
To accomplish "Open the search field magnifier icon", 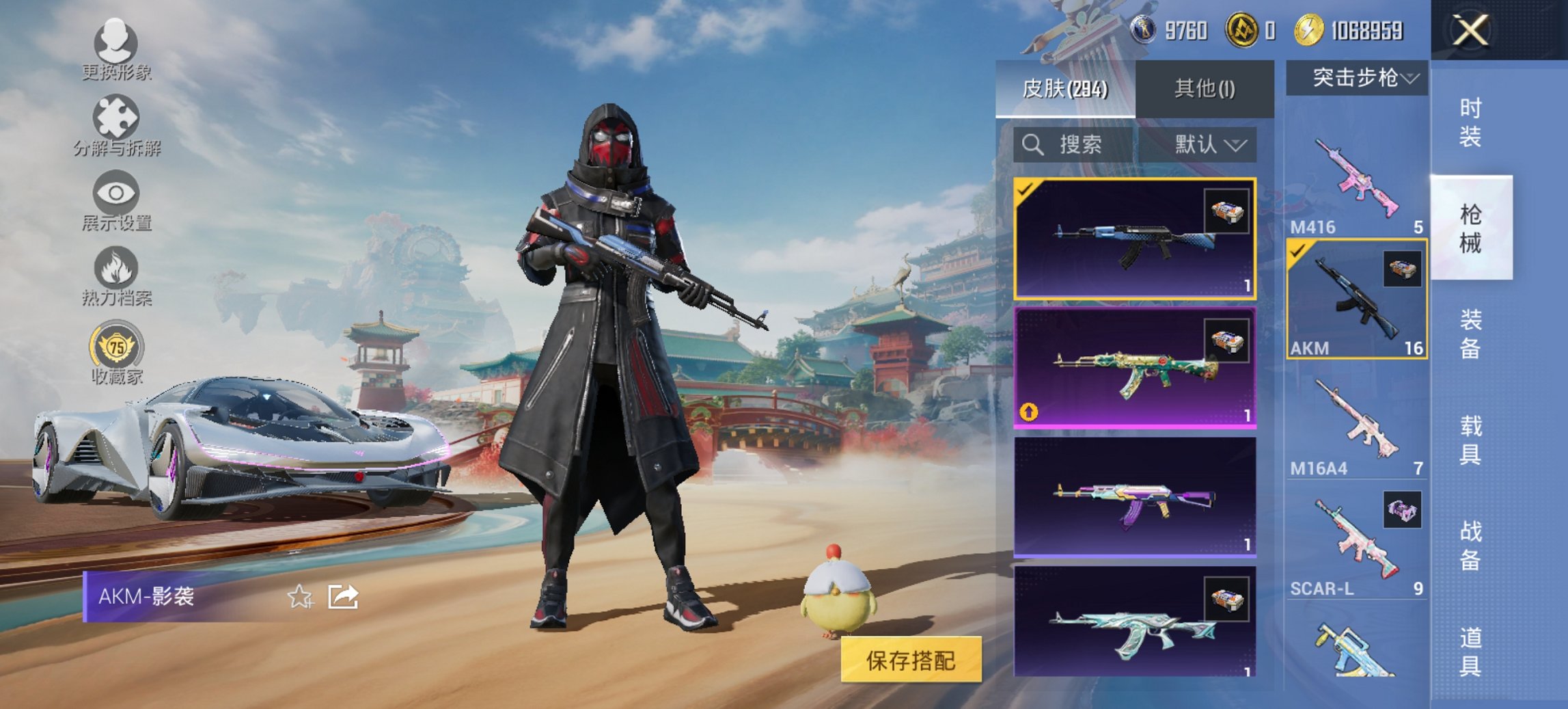I will [x=1032, y=146].
